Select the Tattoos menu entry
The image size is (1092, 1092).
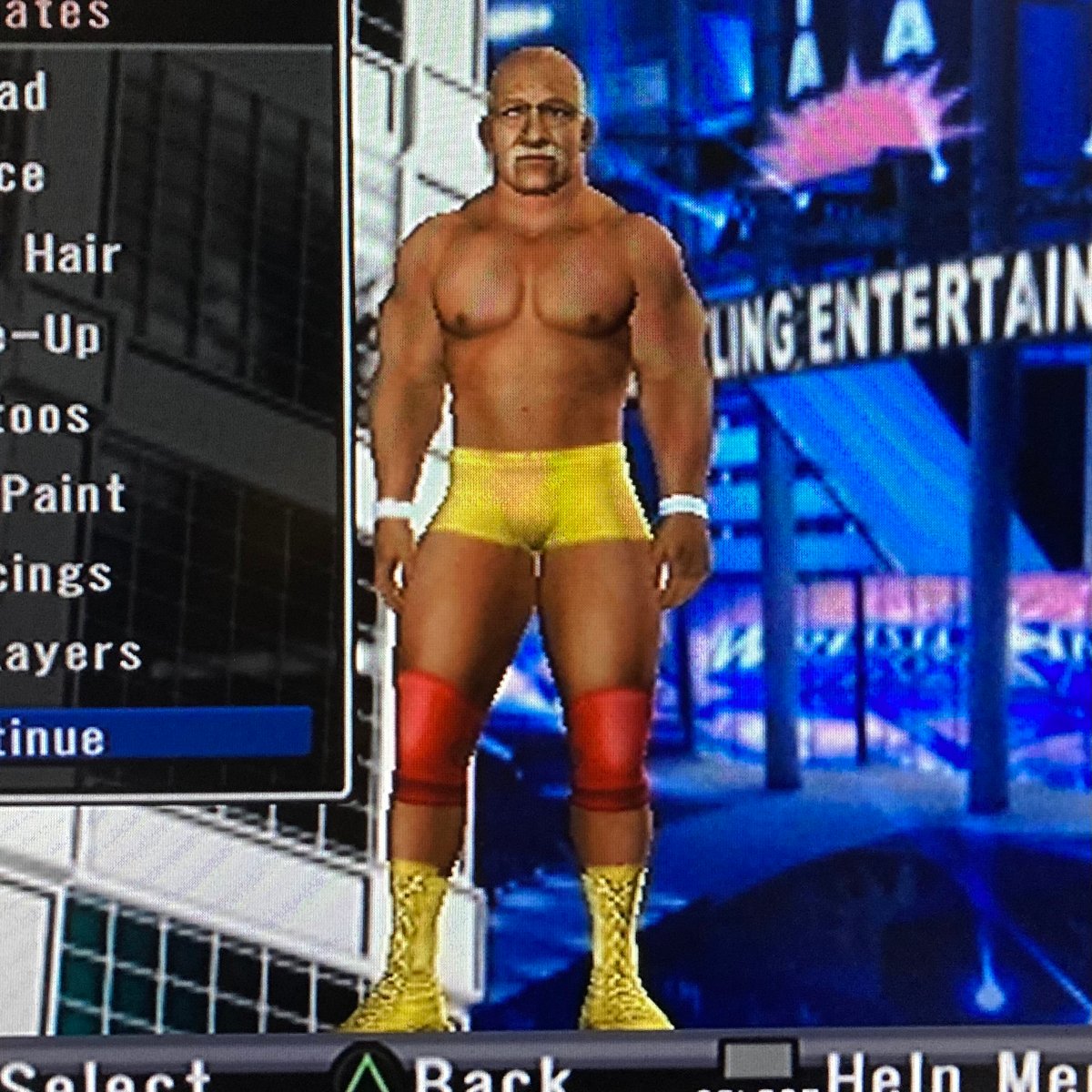click(x=45, y=418)
